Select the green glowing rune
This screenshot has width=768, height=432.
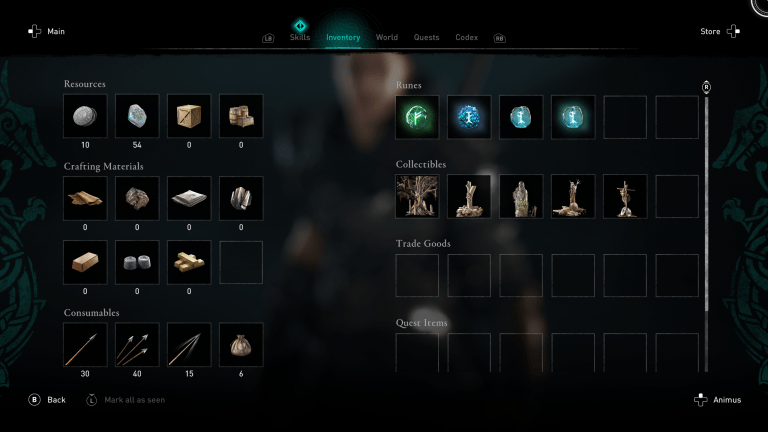417,117
